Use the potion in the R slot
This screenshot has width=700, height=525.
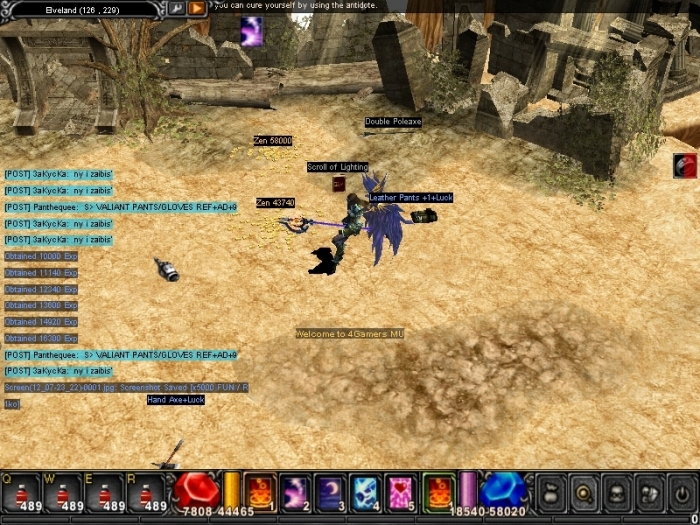point(147,493)
